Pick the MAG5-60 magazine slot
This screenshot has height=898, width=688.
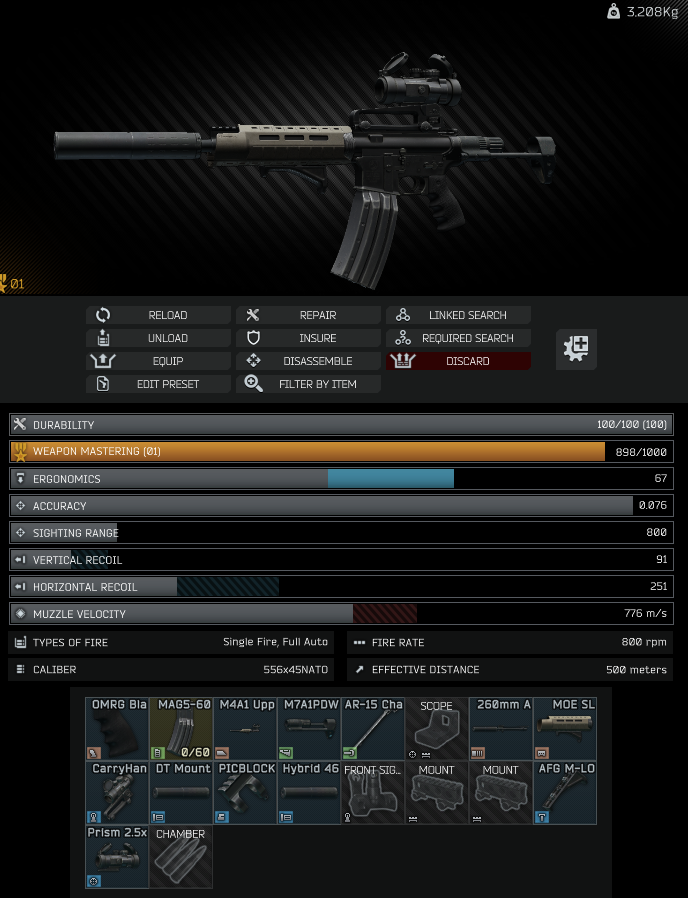(181, 729)
